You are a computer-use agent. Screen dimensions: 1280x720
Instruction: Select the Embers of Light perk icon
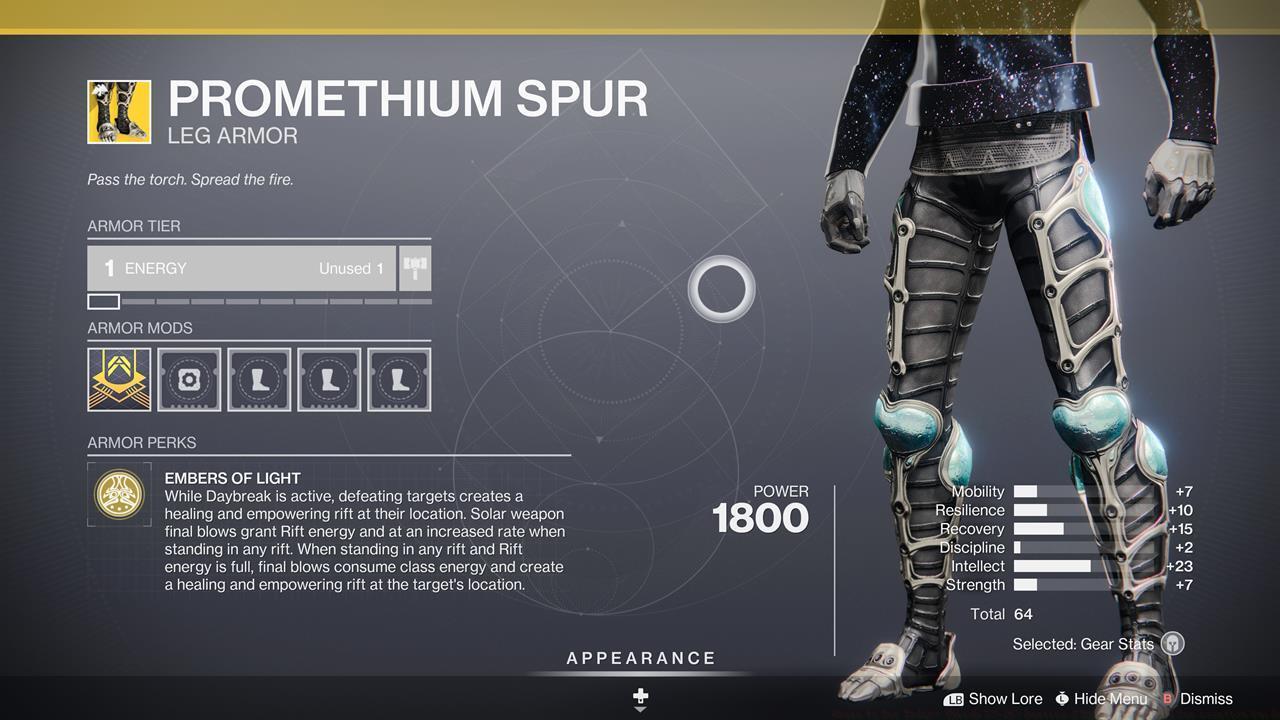[120, 494]
